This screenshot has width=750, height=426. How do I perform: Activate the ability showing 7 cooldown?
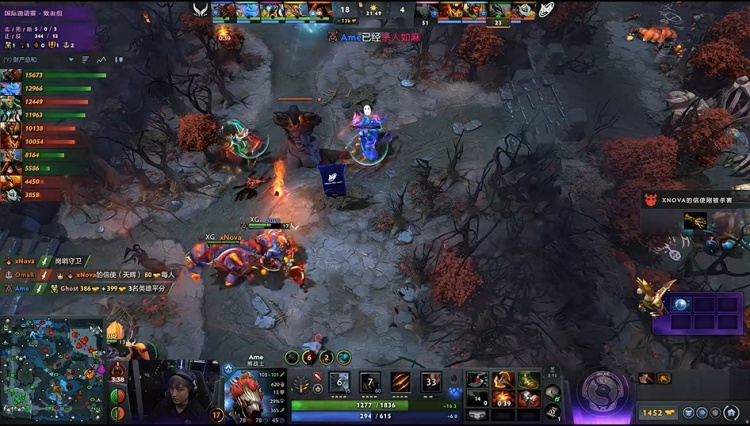(370, 382)
